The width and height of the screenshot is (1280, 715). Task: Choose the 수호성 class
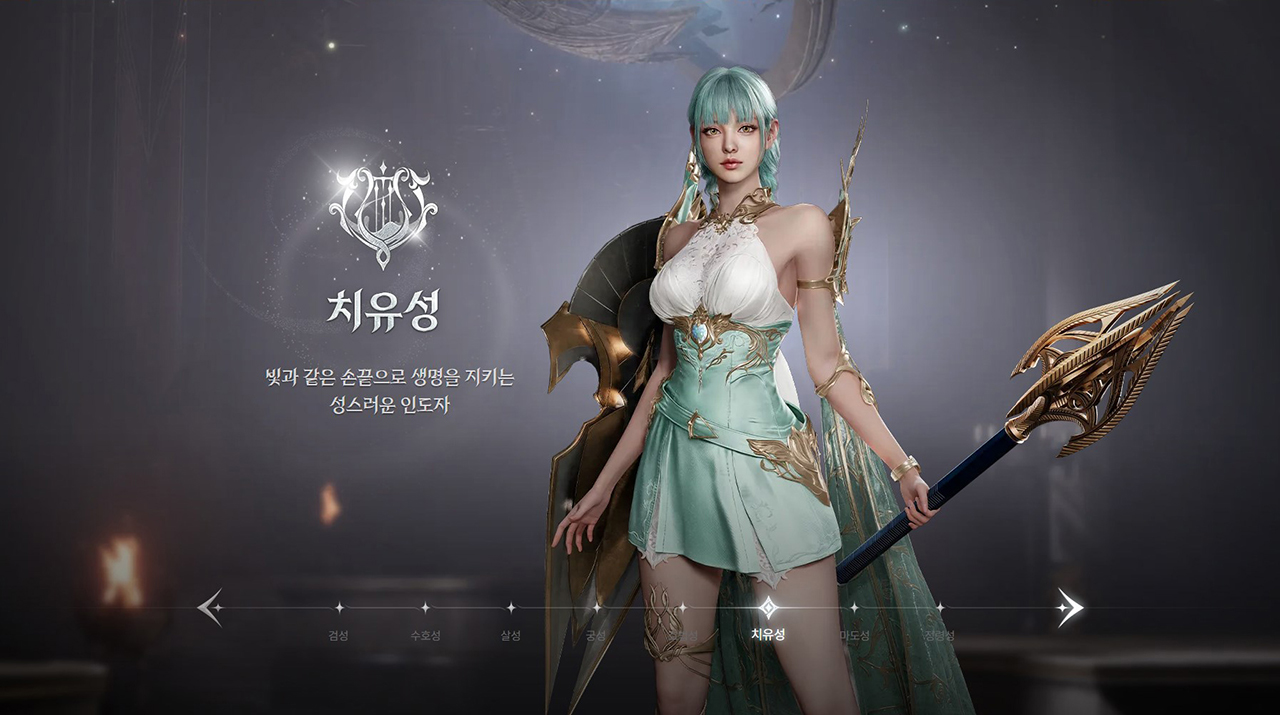tap(424, 608)
